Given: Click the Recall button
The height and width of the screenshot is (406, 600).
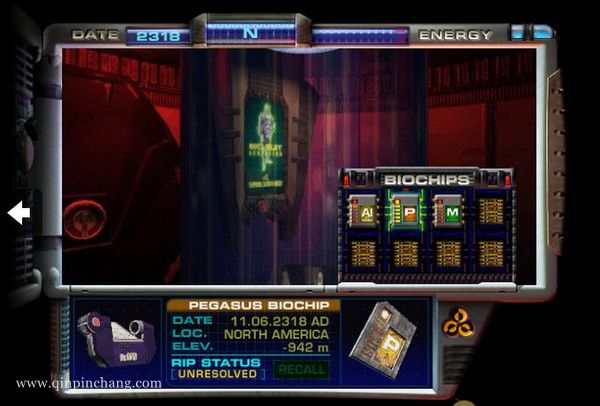Looking at the screenshot, I should [x=300, y=370].
